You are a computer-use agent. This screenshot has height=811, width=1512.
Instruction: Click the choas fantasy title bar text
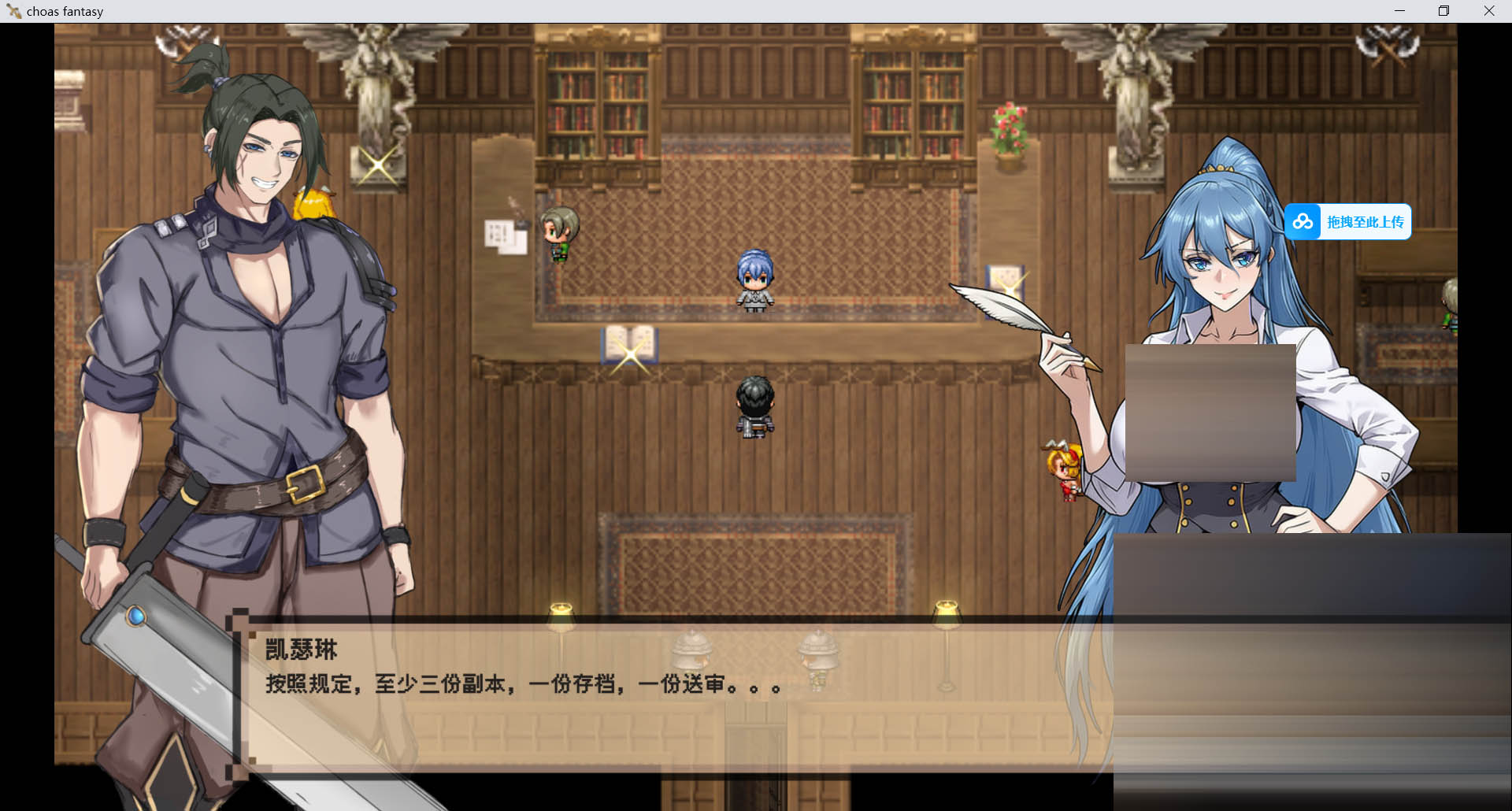63,11
